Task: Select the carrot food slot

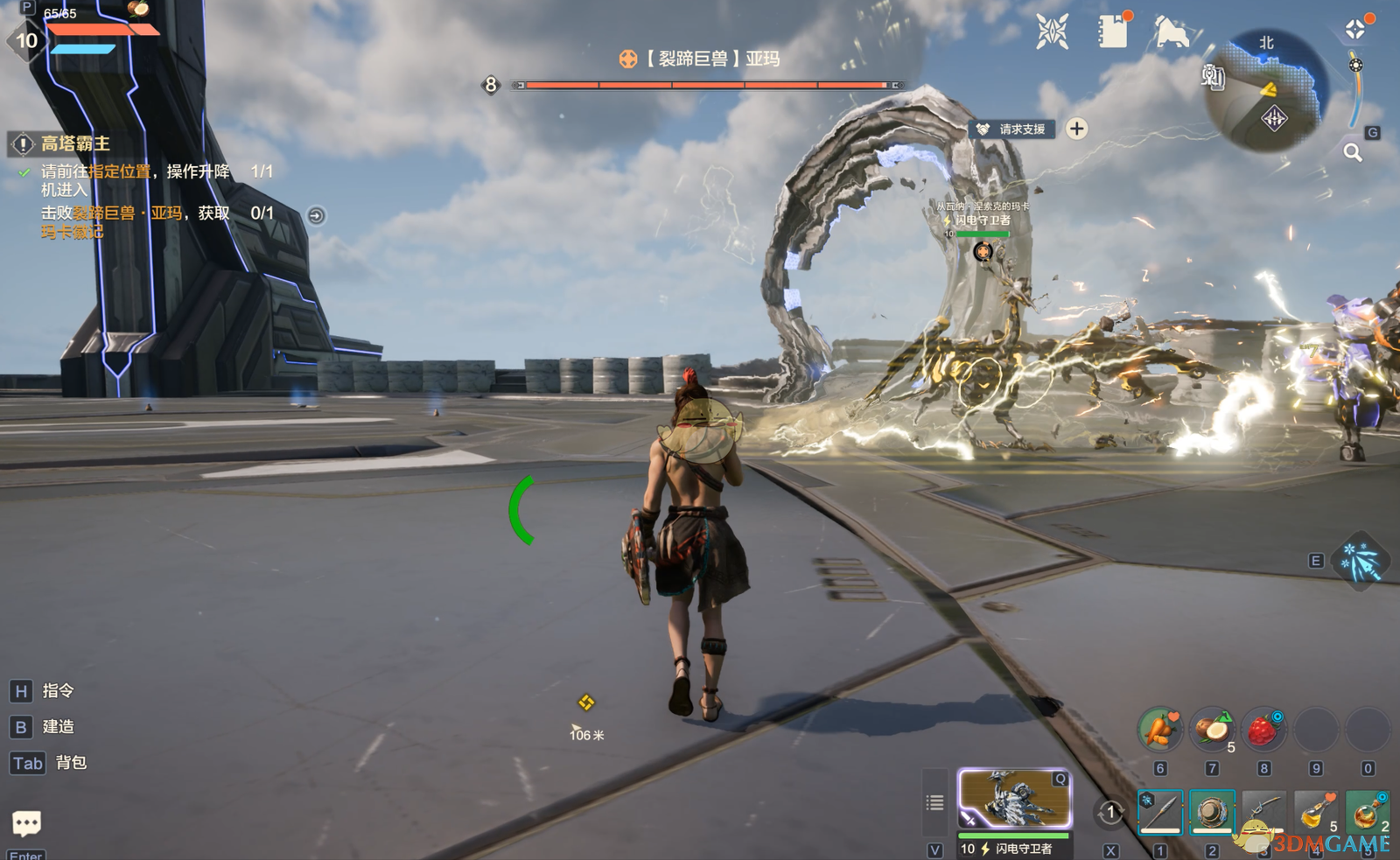Action: click(1160, 730)
